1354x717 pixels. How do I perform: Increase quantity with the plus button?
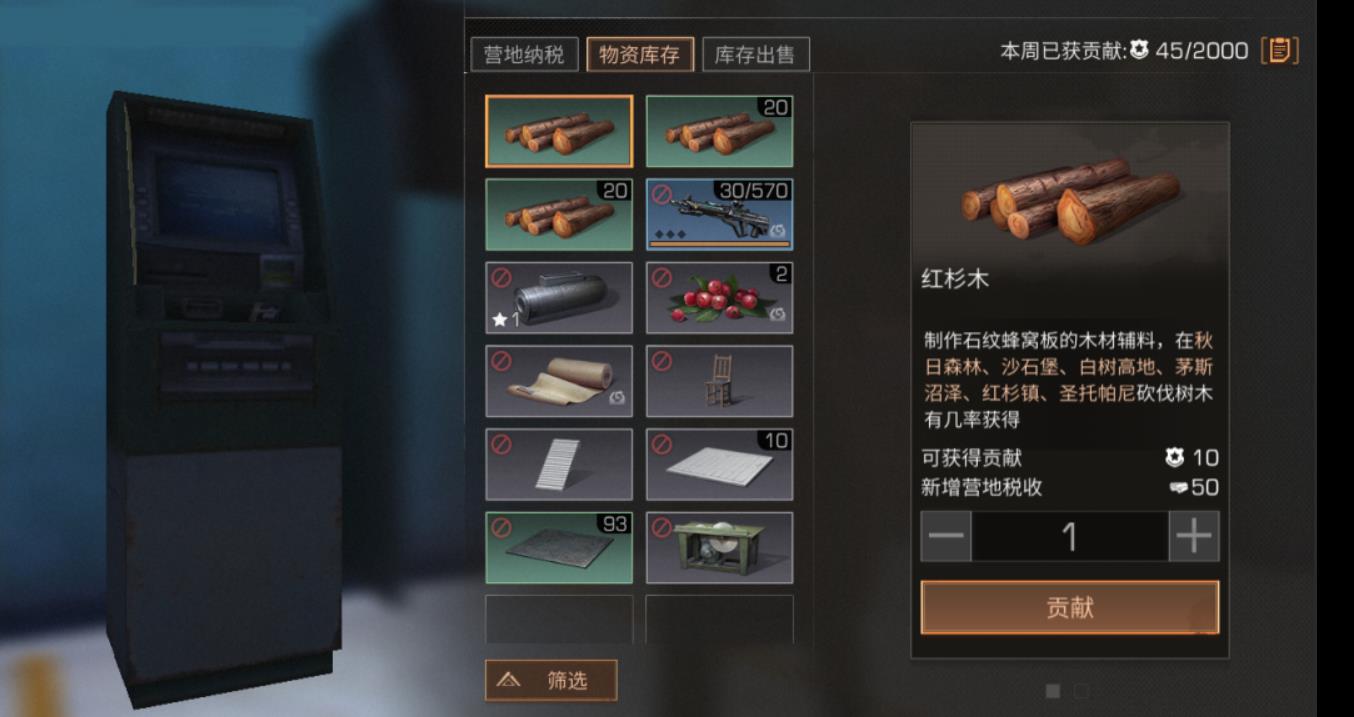(1194, 537)
